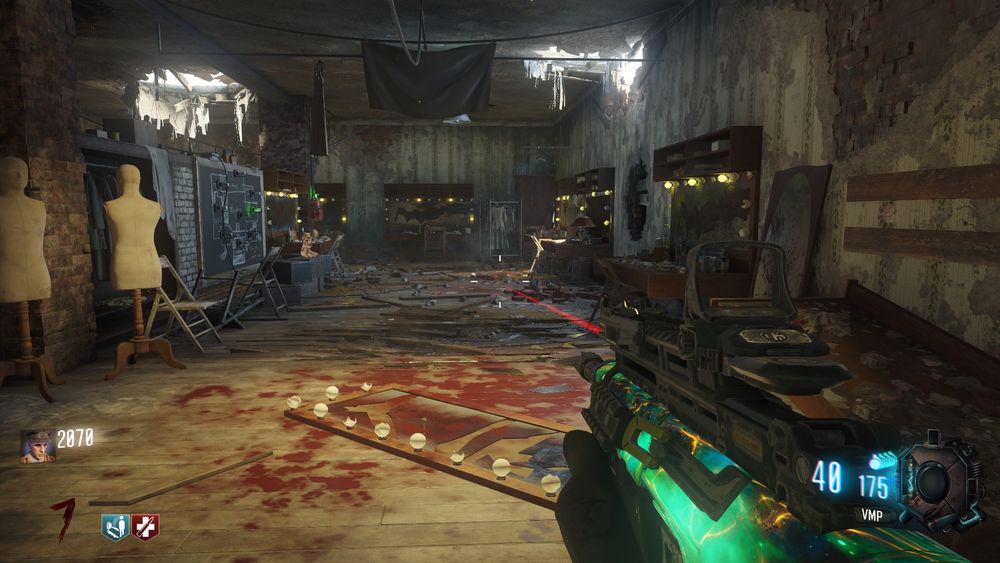1000x563 pixels.
Task: Click the grenade count icons
Action: pyautogui.click(x=881, y=461)
